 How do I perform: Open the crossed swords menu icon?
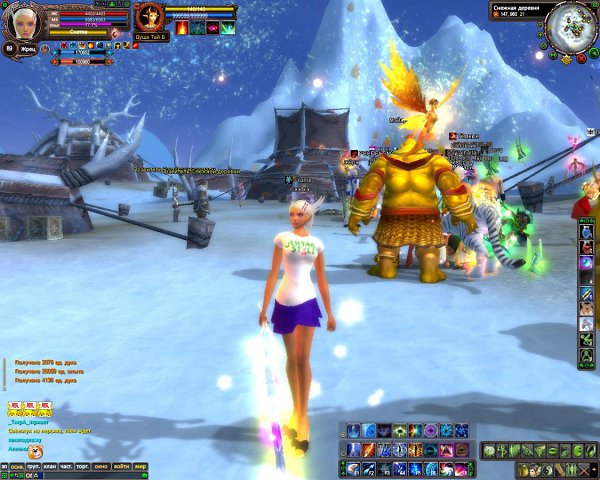coord(585,469)
